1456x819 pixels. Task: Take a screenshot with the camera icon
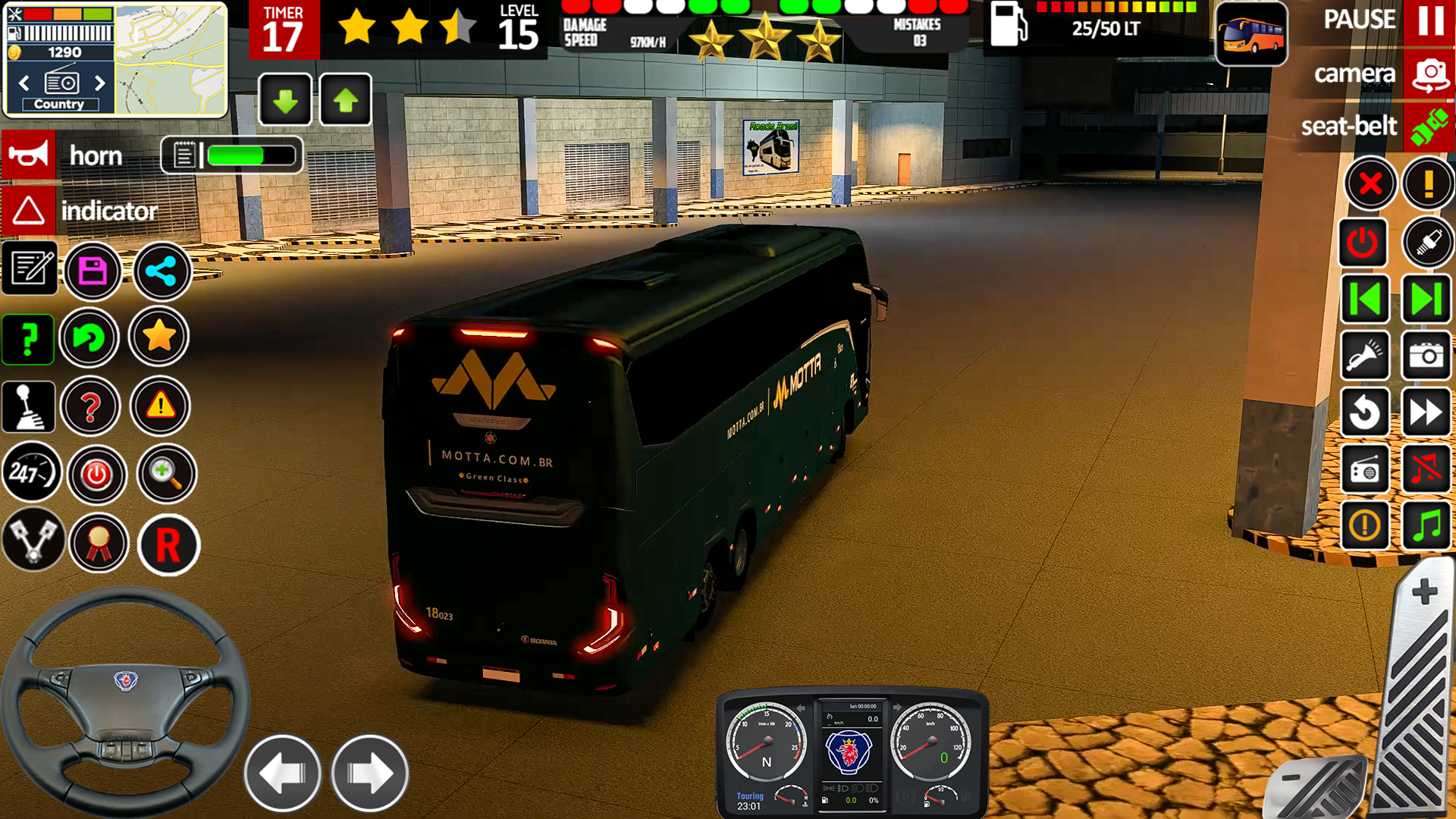pos(1426,355)
